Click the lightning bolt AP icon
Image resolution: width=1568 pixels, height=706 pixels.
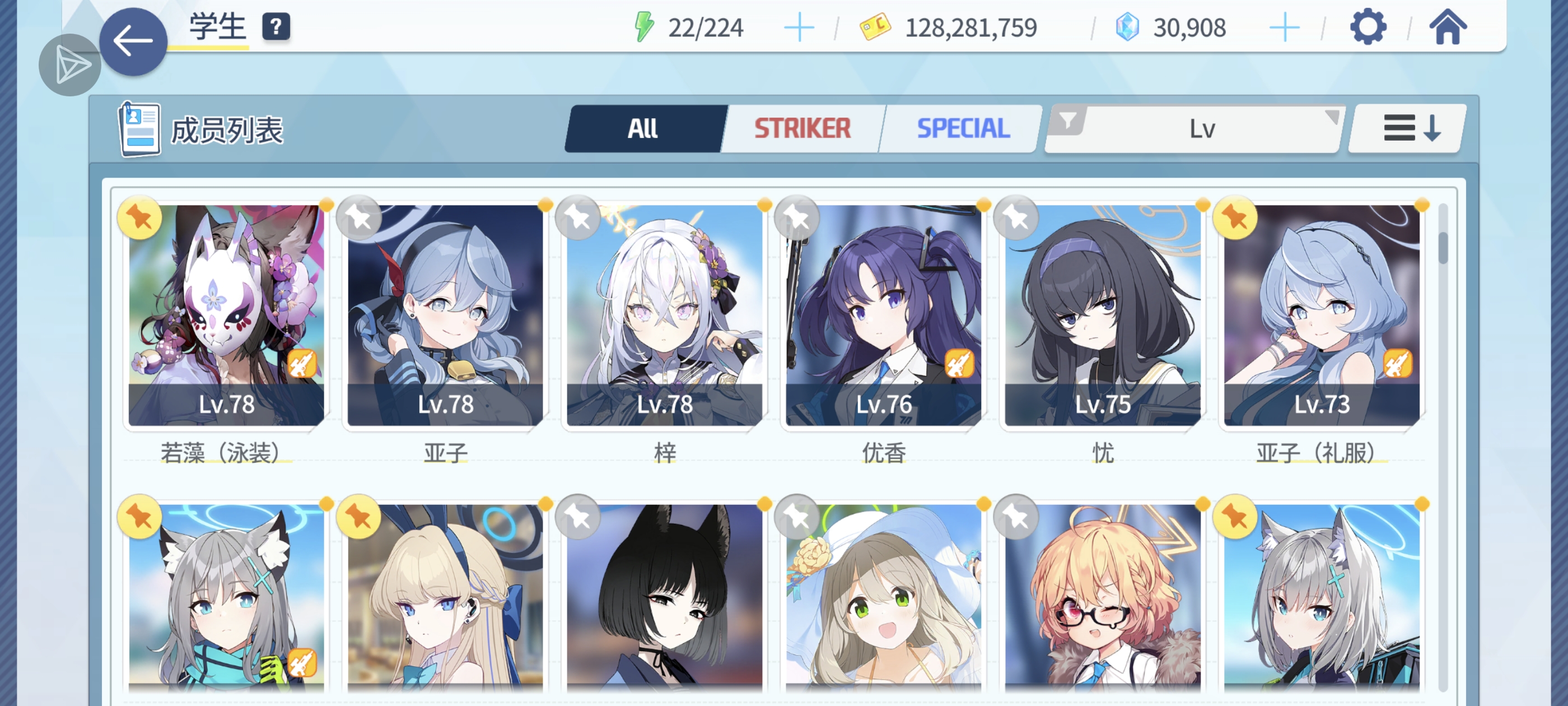[x=643, y=26]
